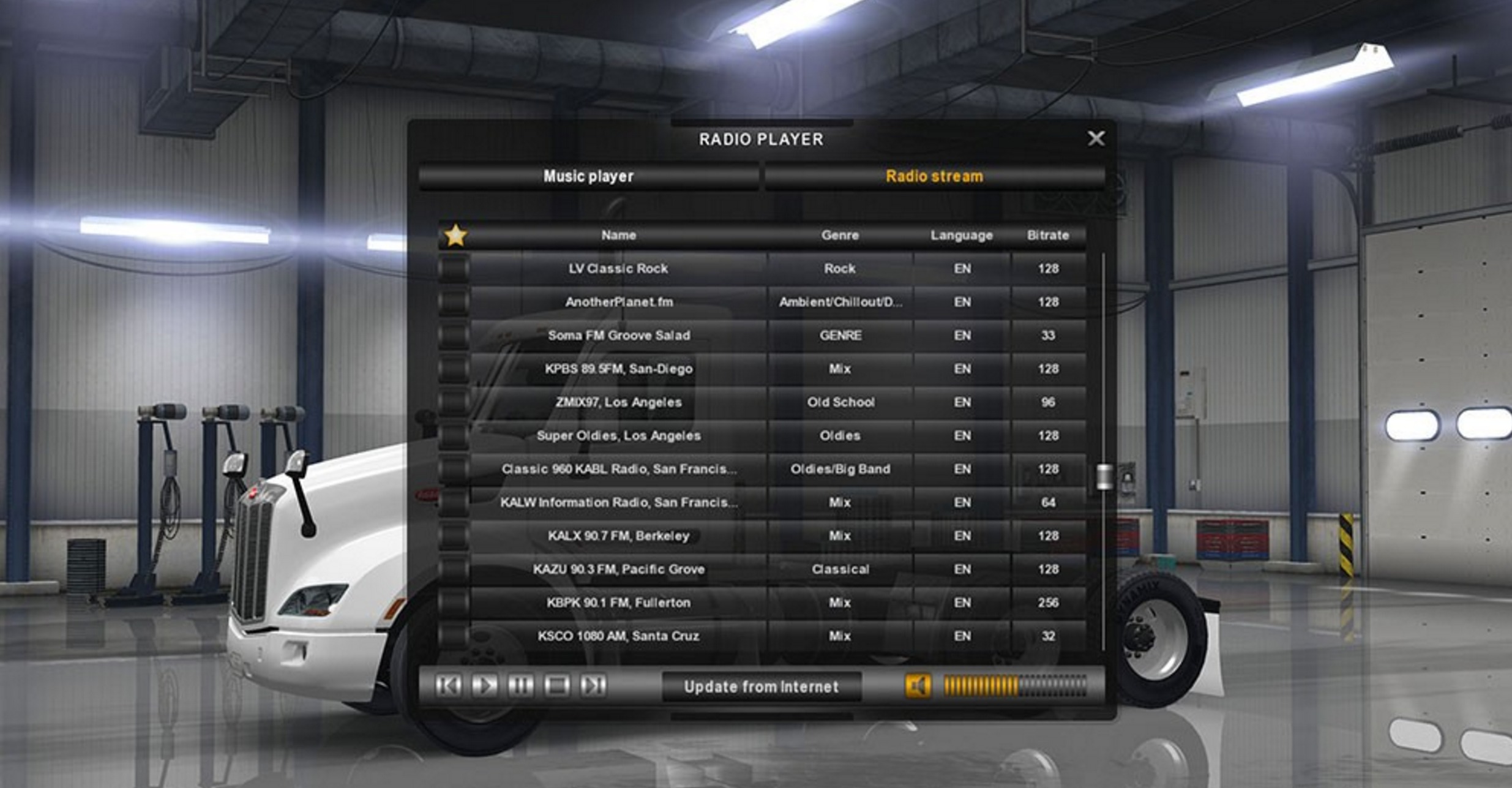This screenshot has width=1512, height=788.
Task: Stop the radio stream
Action: pos(556,685)
